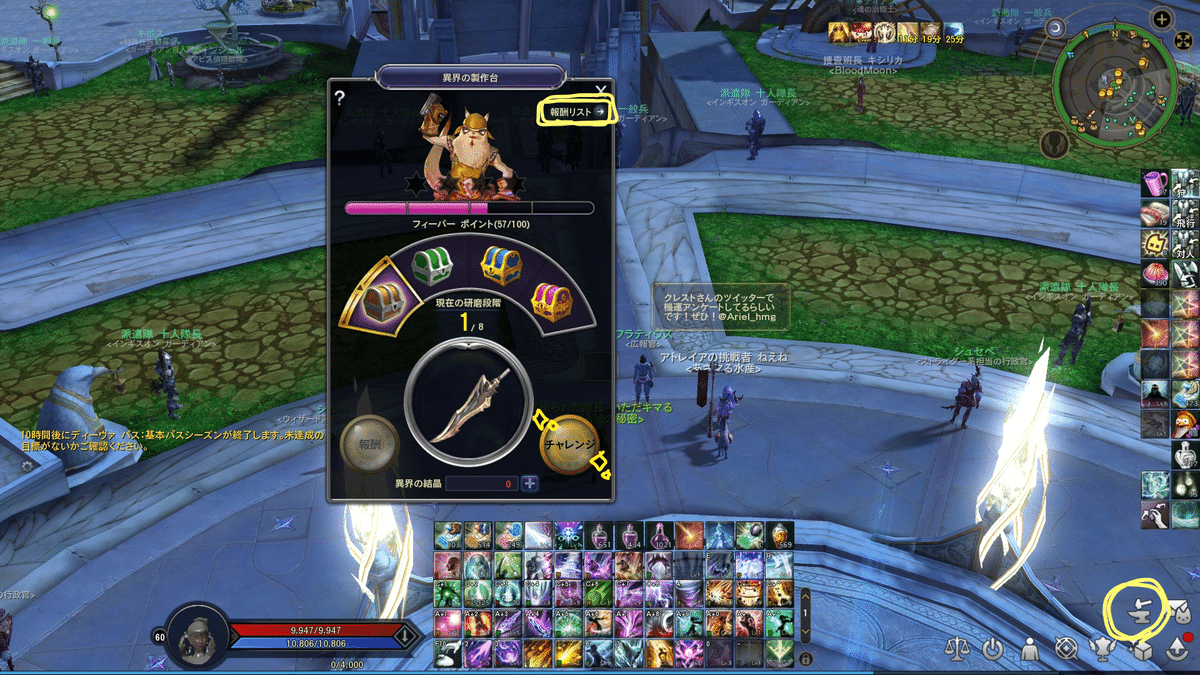Start the チャレンジ polishing attempt
The height and width of the screenshot is (675, 1200).
click(x=570, y=442)
